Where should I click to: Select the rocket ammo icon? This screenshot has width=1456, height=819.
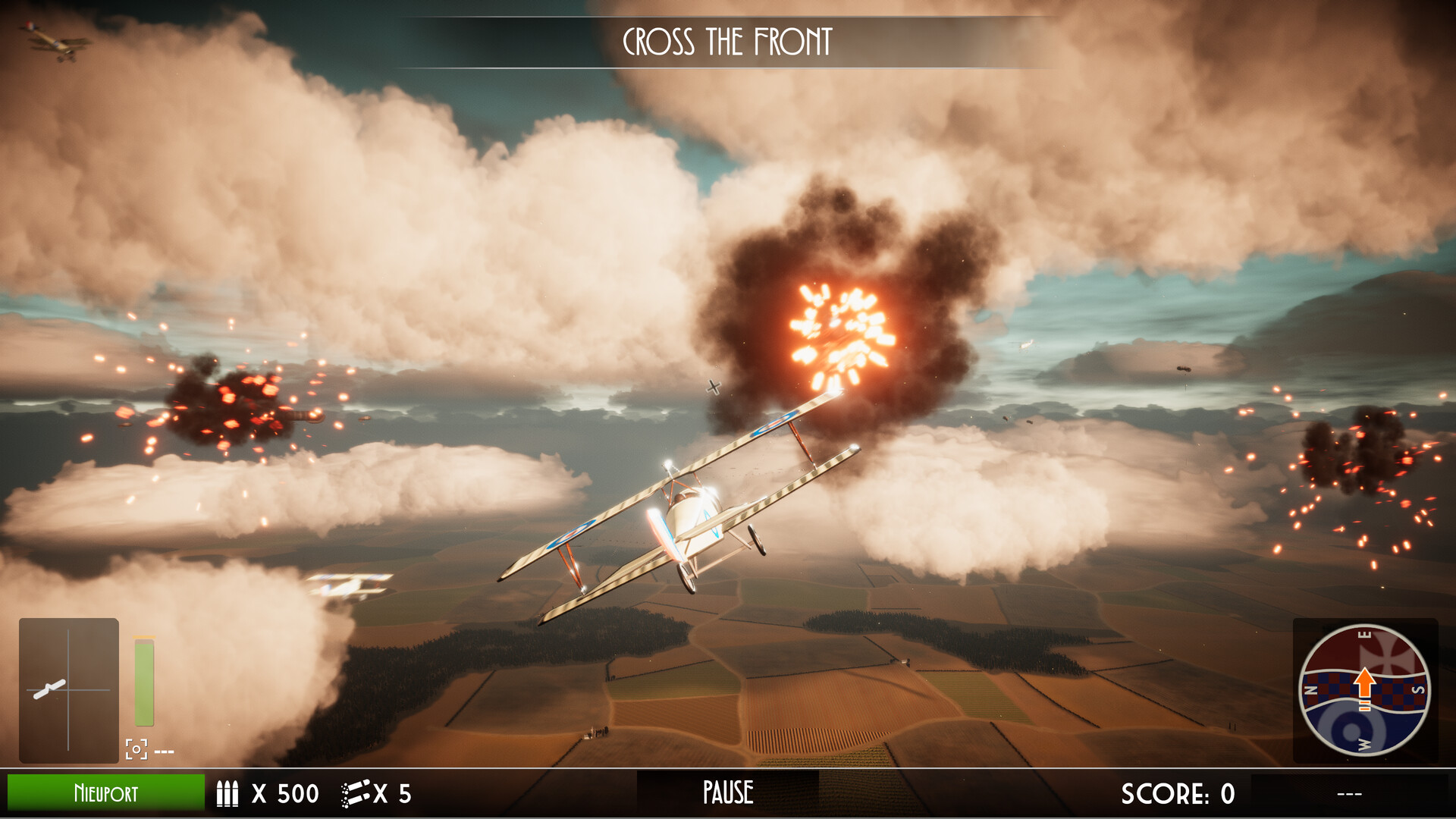coord(353,795)
